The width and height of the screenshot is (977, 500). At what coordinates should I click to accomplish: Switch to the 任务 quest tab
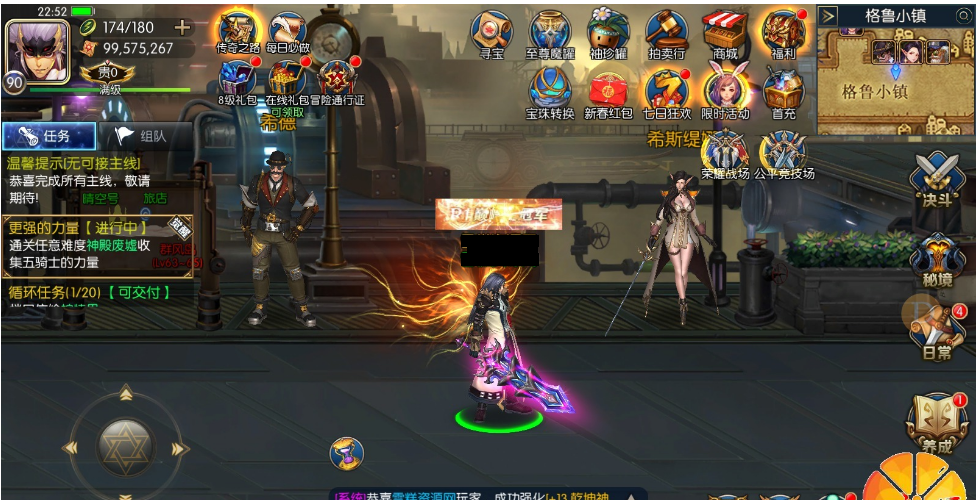point(49,137)
